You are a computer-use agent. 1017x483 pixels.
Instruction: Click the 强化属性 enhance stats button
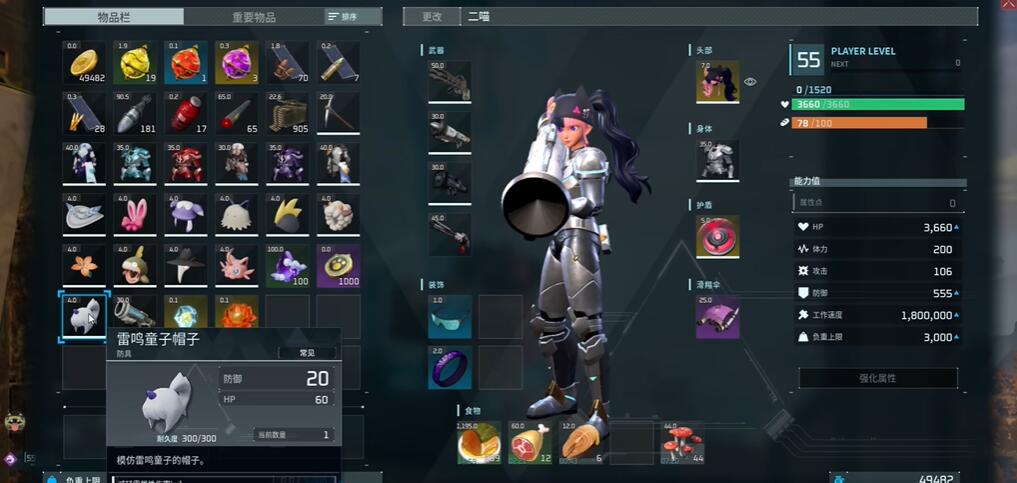877,378
